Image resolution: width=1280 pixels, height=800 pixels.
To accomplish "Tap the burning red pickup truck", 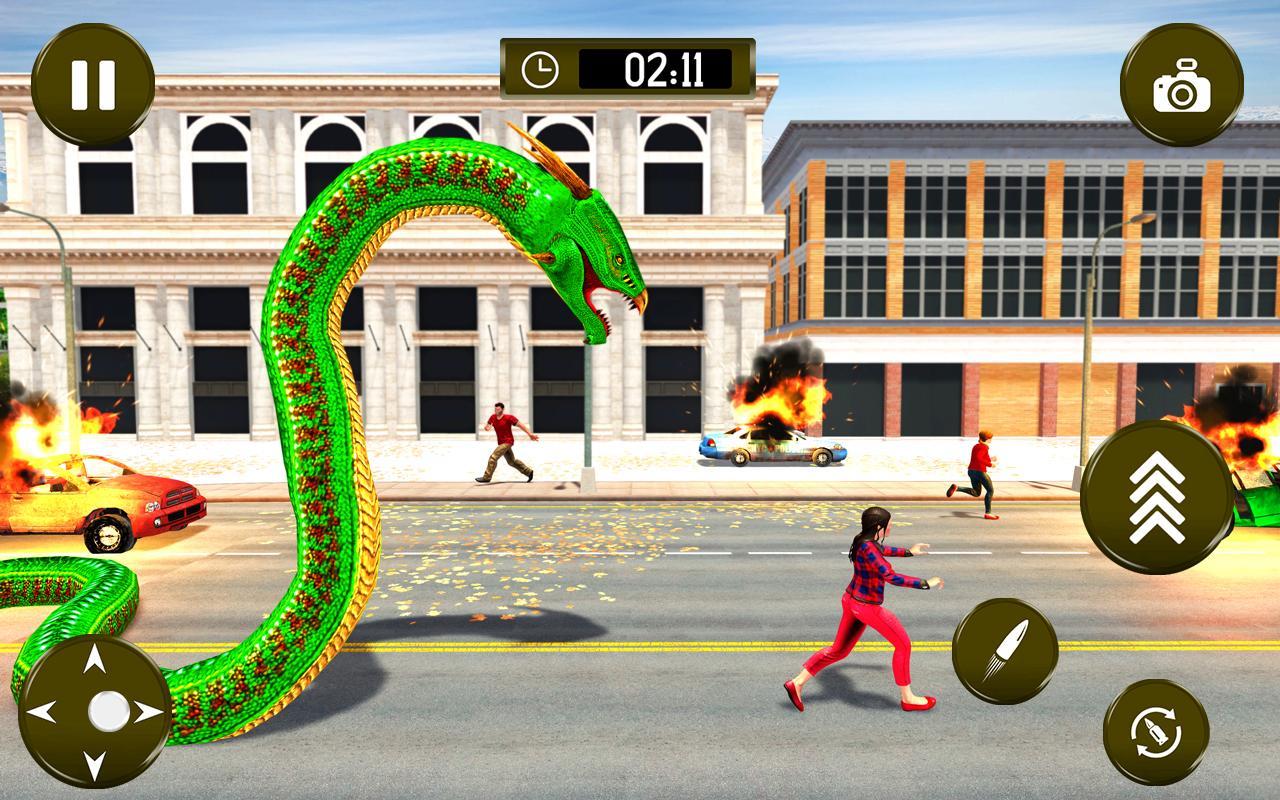I will coord(110,500).
